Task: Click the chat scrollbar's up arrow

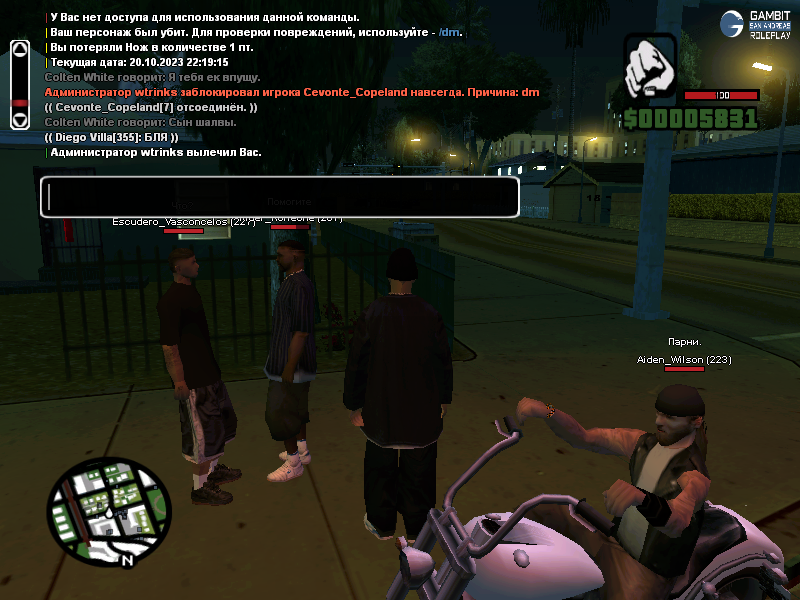Action: 19,48
